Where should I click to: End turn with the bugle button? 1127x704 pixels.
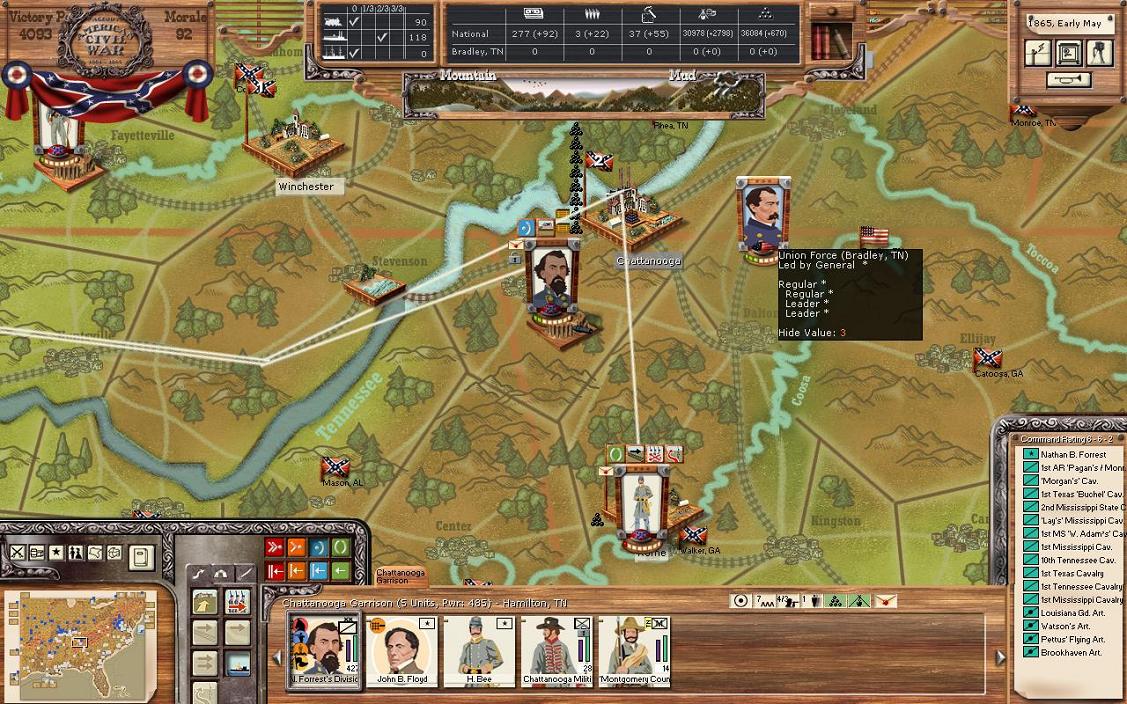point(1068,80)
